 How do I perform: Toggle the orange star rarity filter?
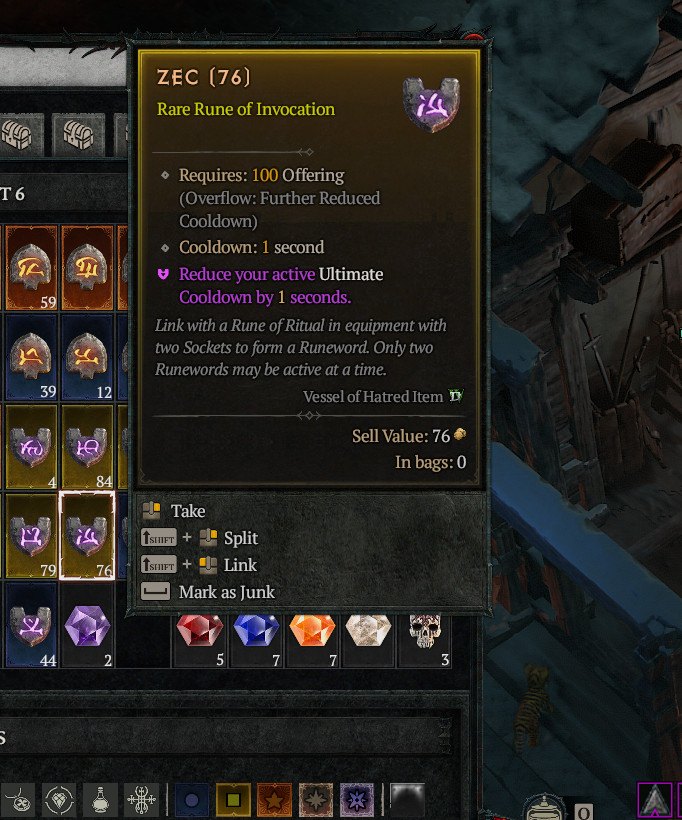point(274,800)
